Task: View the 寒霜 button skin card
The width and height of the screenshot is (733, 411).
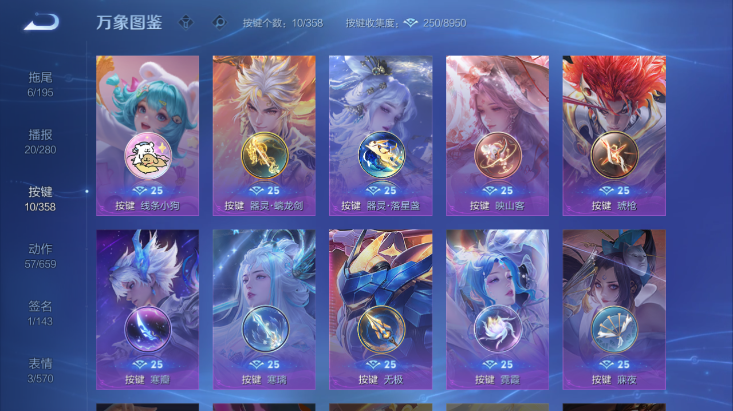Action: click(147, 309)
